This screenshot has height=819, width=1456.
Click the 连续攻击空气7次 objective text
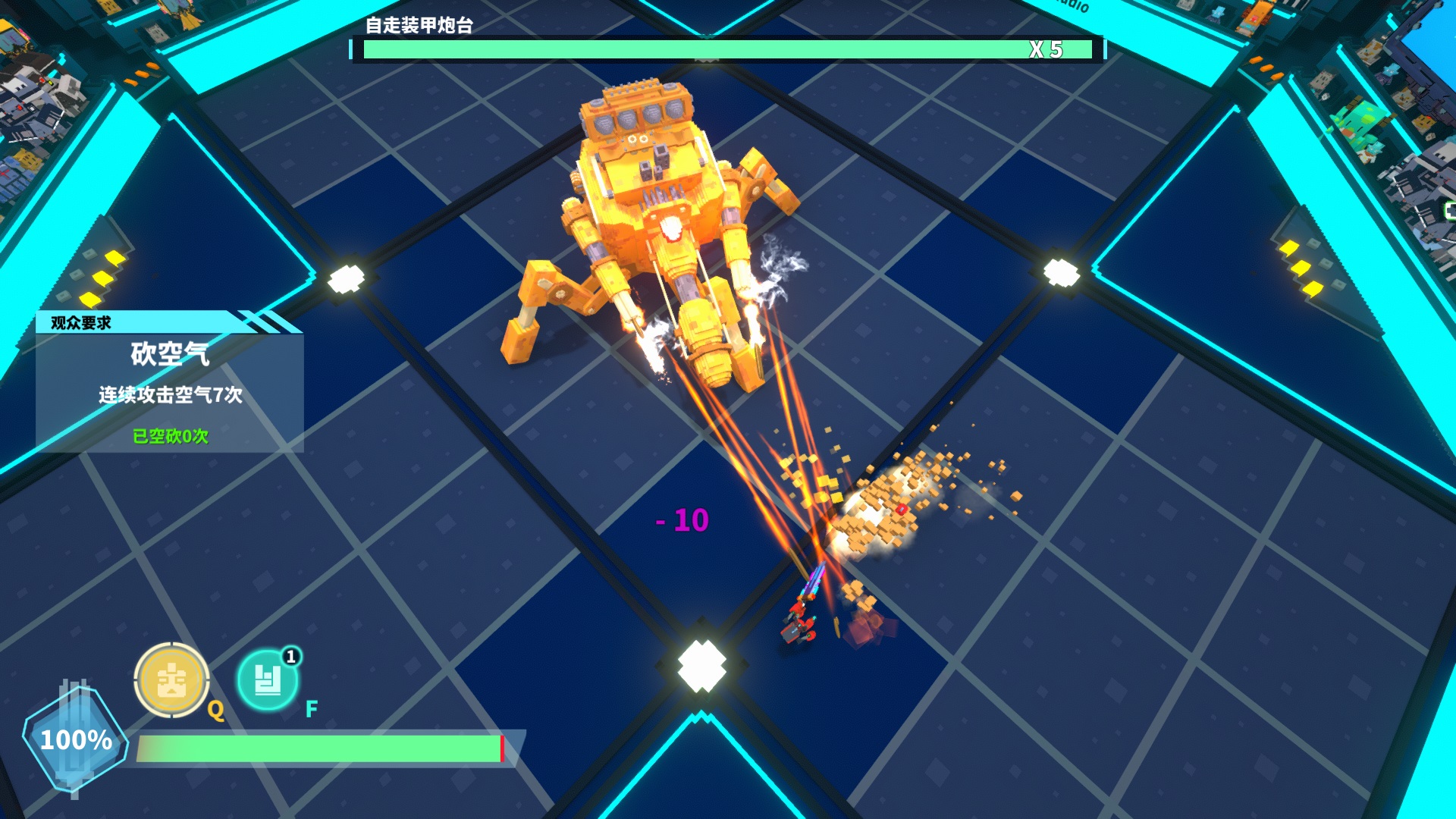click(x=171, y=393)
